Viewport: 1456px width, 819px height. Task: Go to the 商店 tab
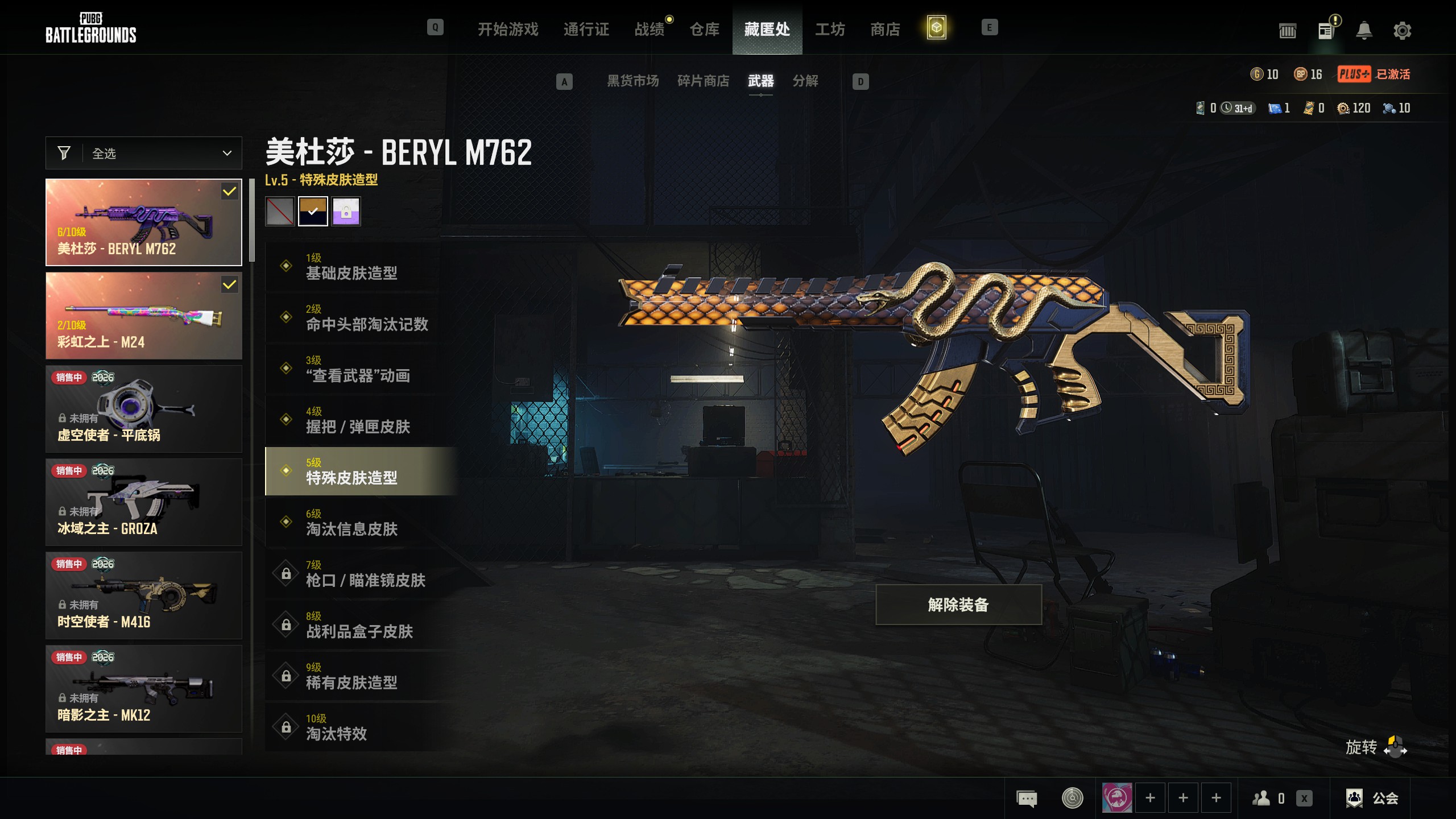point(885,29)
